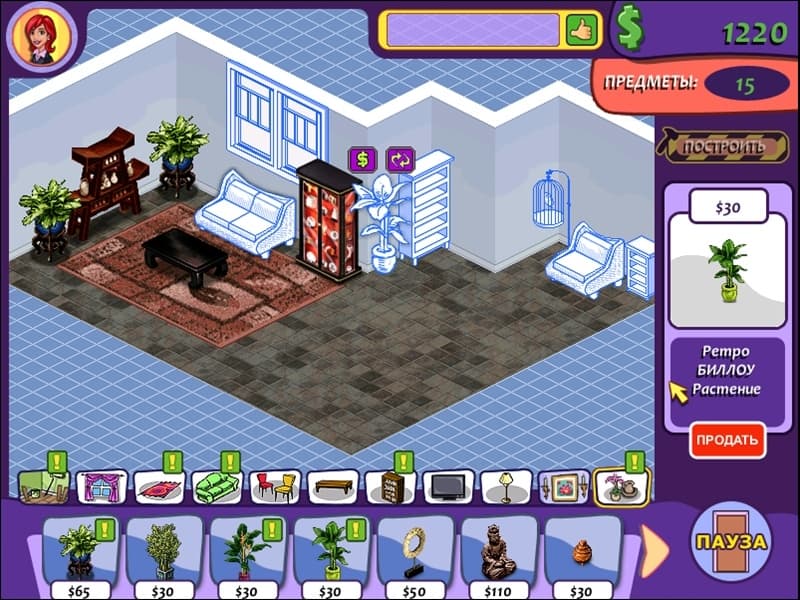Select the tables category tab
The height and width of the screenshot is (600, 800).
[332, 487]
